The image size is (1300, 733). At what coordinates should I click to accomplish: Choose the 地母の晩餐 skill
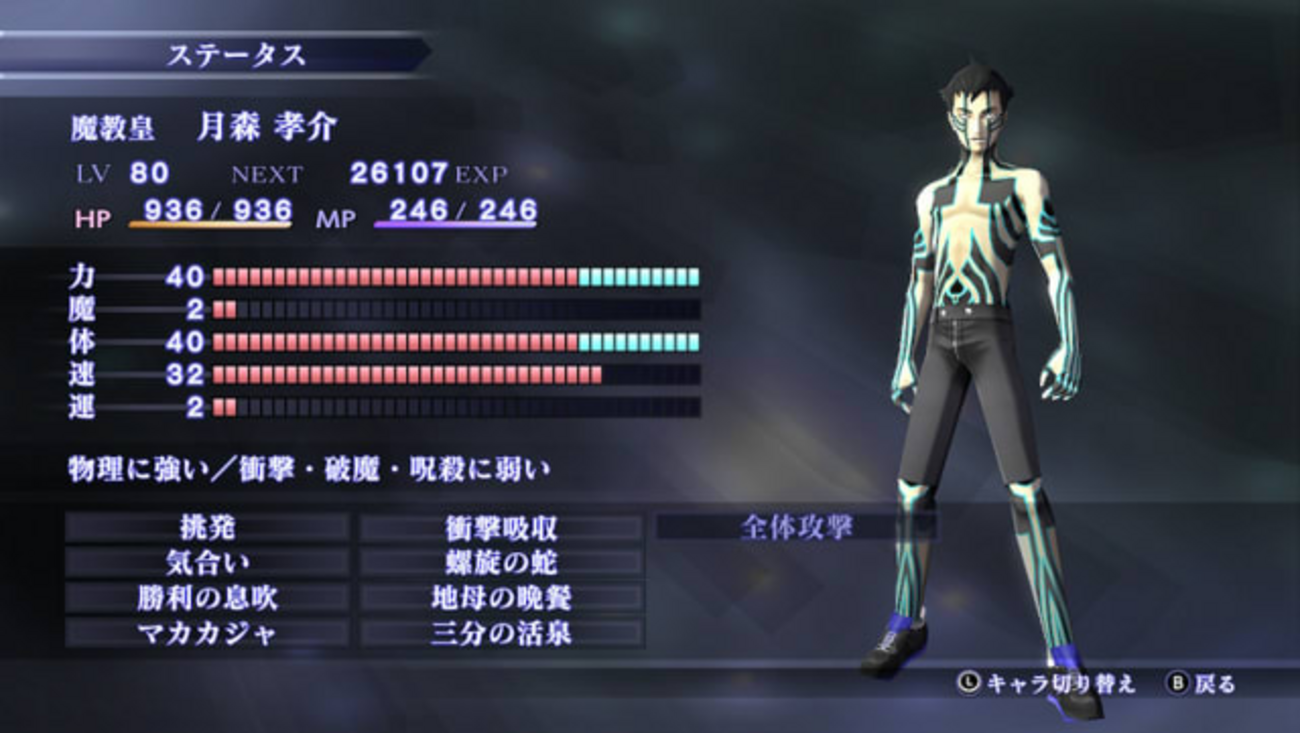click(501, 598)
